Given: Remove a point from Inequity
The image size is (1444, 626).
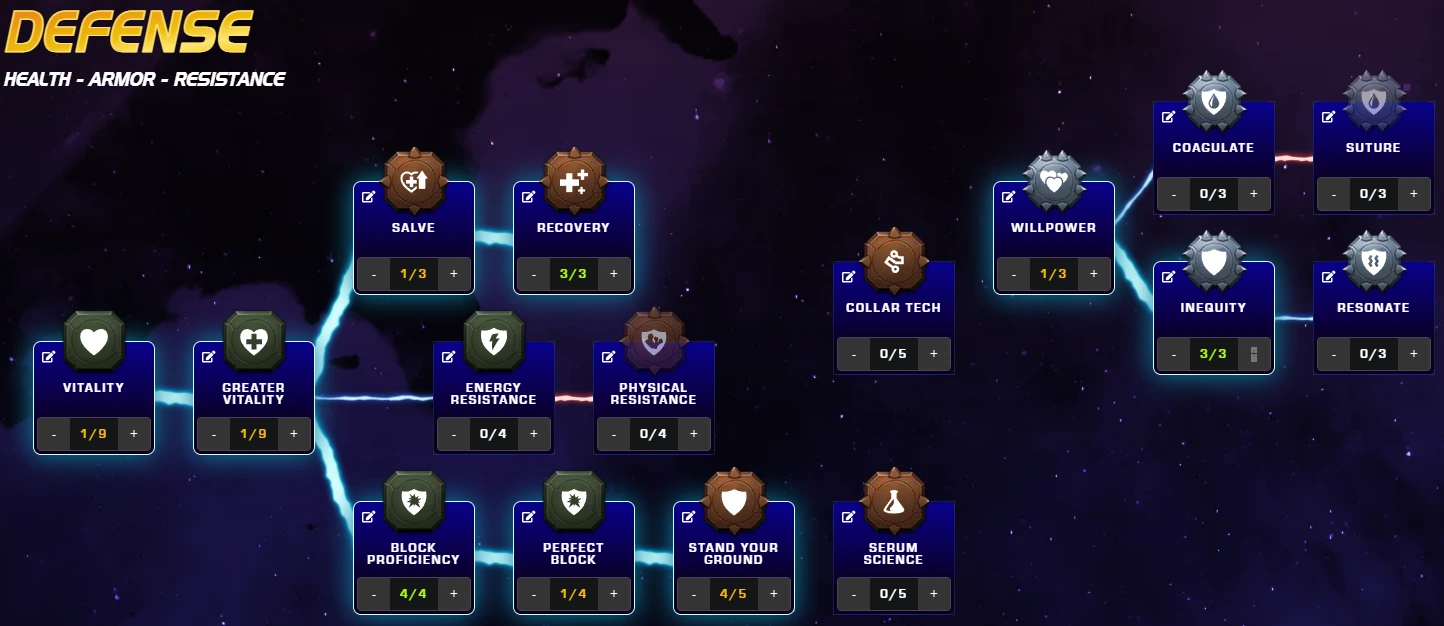Looking at the screenshot, I should click(x=1174, y=354).
